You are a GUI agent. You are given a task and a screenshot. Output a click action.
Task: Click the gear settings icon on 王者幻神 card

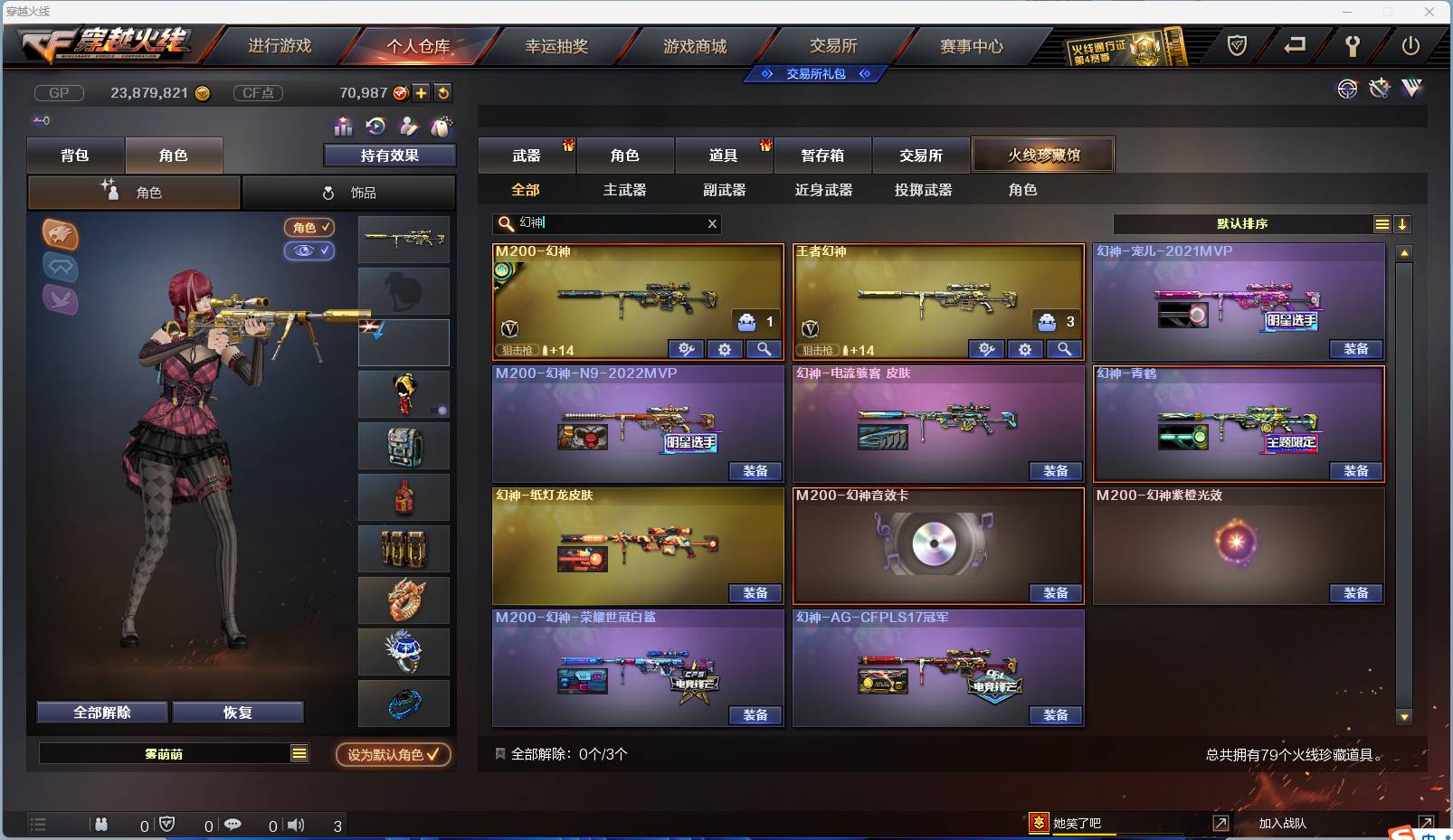1025,349
